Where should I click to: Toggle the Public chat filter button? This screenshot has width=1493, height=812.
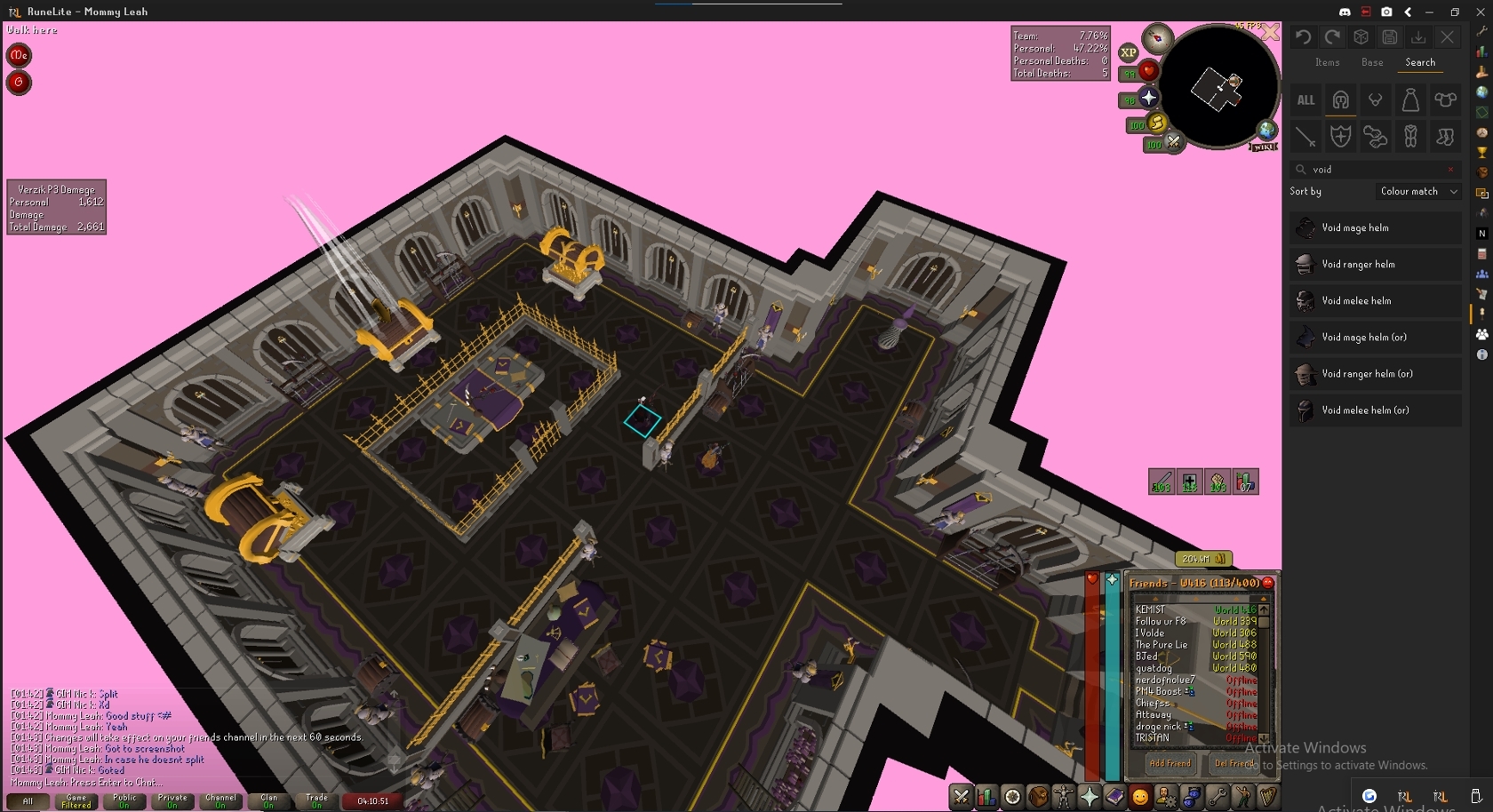tap(124, 800)
